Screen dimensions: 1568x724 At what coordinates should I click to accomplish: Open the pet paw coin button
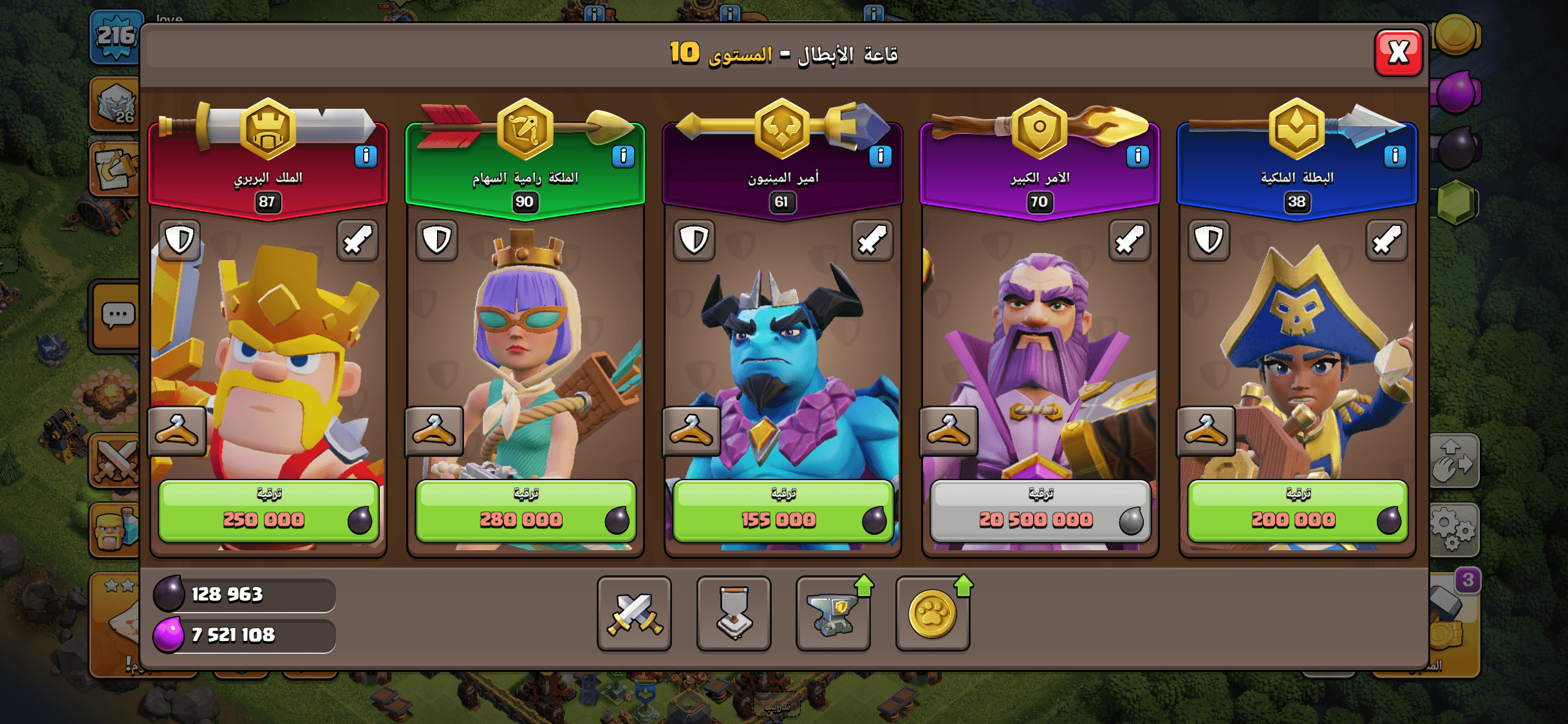click(932, 613)
